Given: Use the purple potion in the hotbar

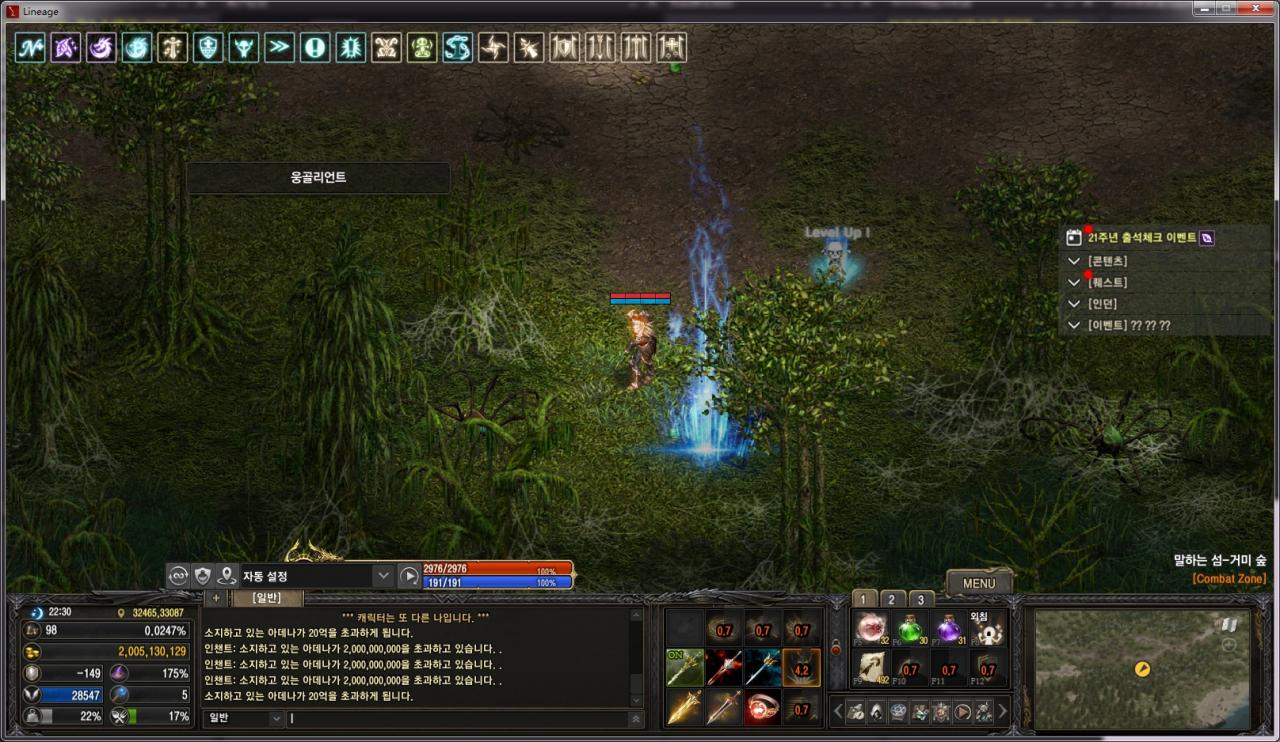Looking at the screenshot, I should click(x=948, y=630).
